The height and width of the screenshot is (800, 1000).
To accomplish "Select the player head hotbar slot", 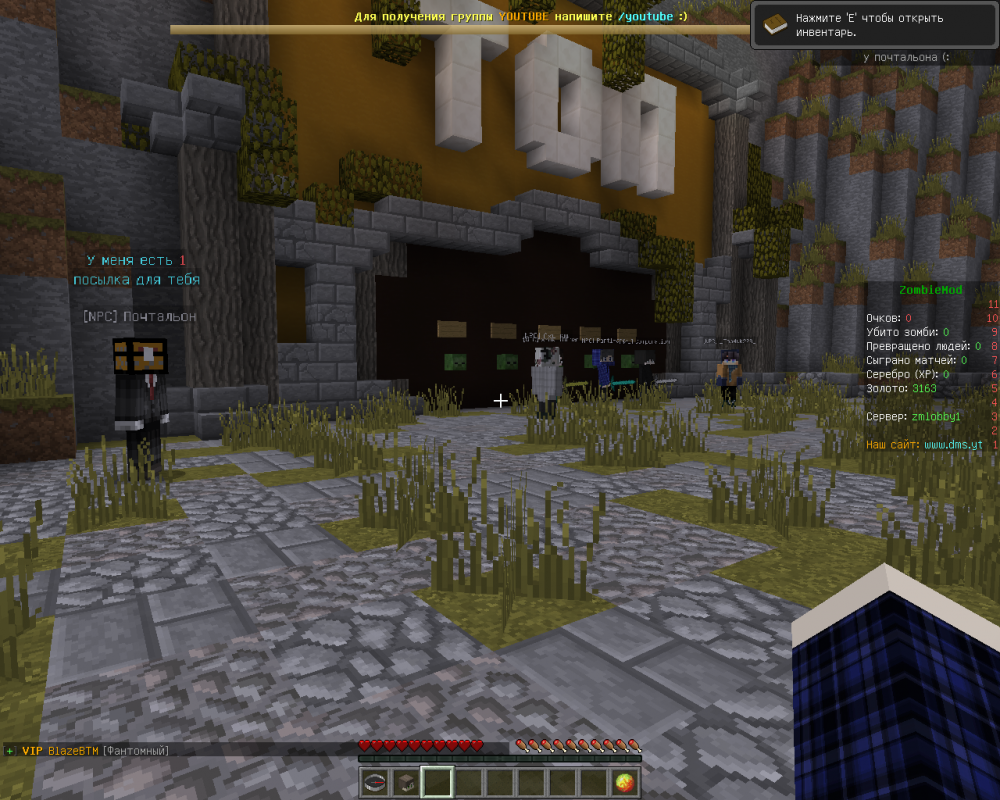I will tap(406, 782).
